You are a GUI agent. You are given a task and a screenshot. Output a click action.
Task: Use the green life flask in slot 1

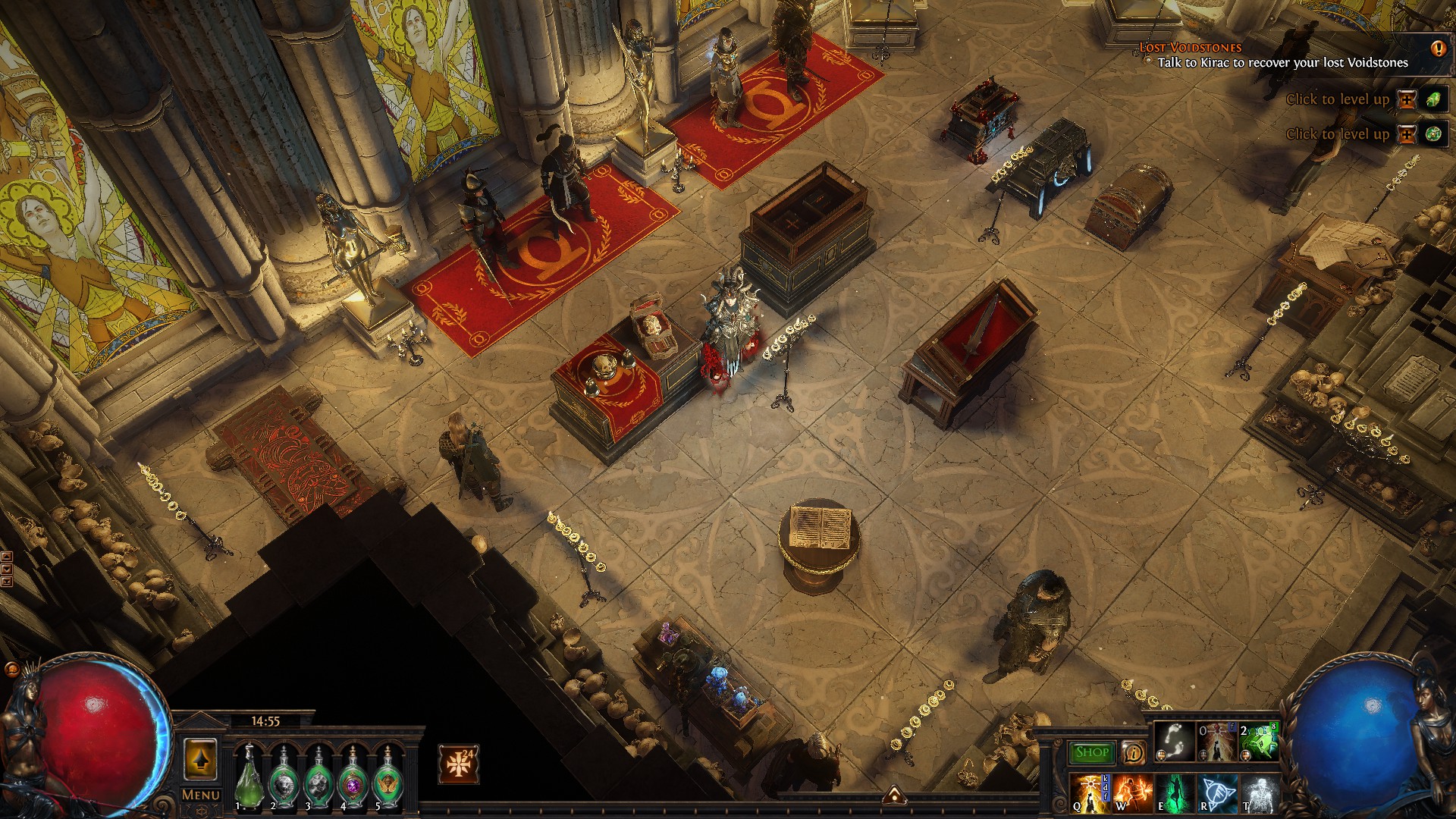click(x=249, y=779)
